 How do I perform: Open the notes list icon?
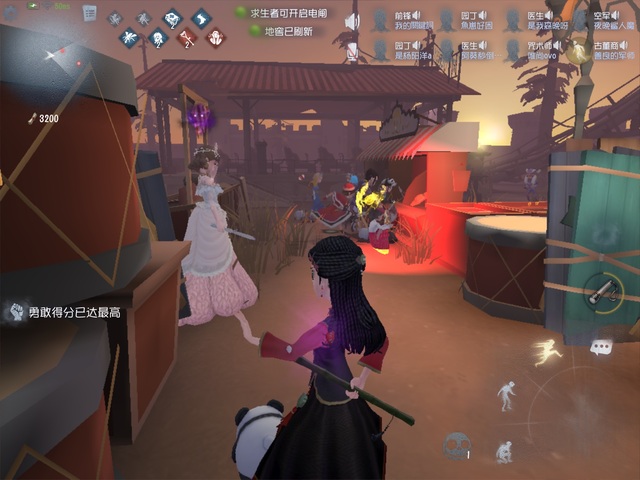click(x=89, y=13)
